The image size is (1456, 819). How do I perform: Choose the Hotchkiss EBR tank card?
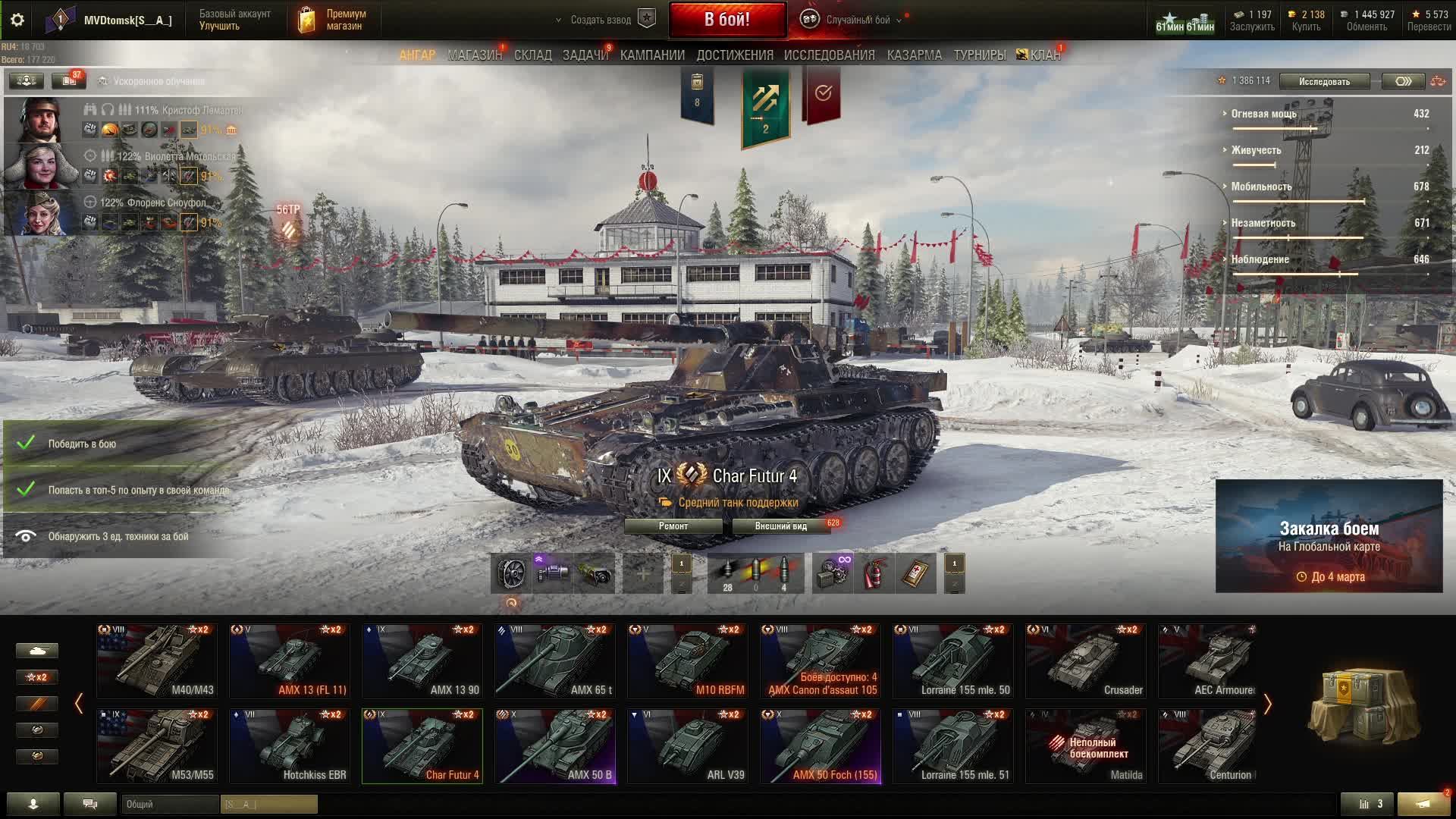tap(290, 746)
